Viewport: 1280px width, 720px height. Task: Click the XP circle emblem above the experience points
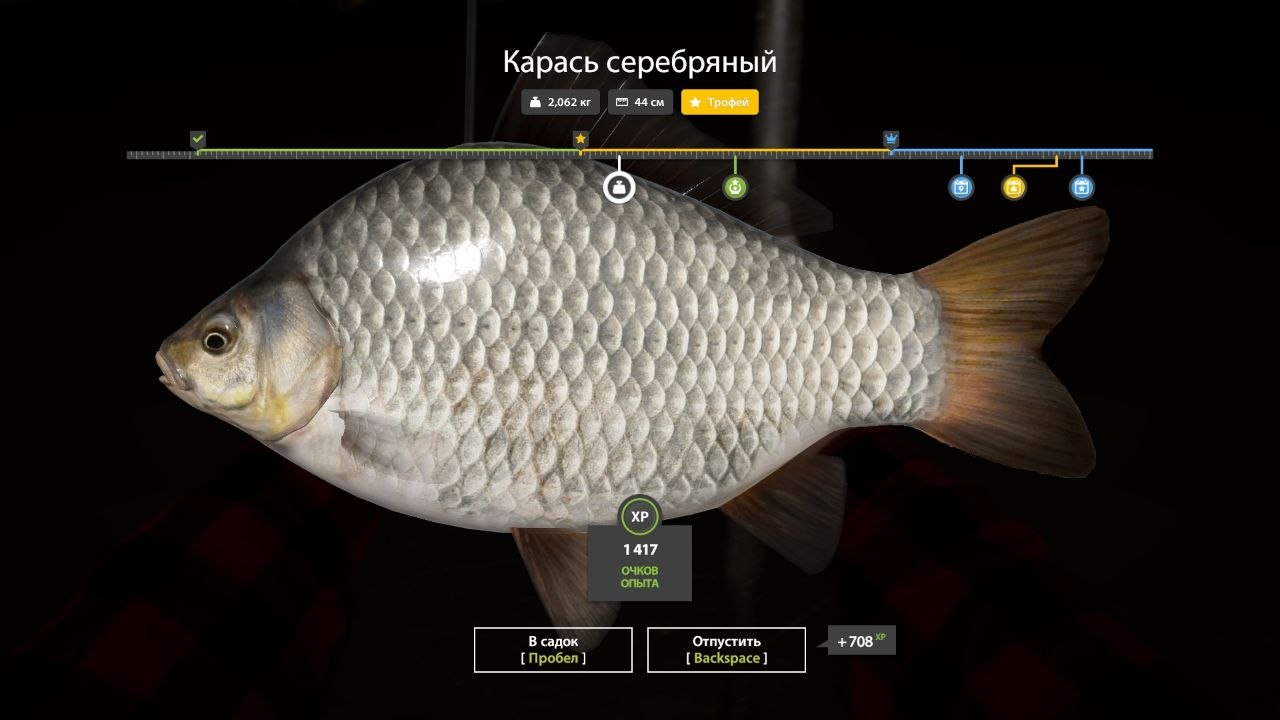click(x=640, y=517)
